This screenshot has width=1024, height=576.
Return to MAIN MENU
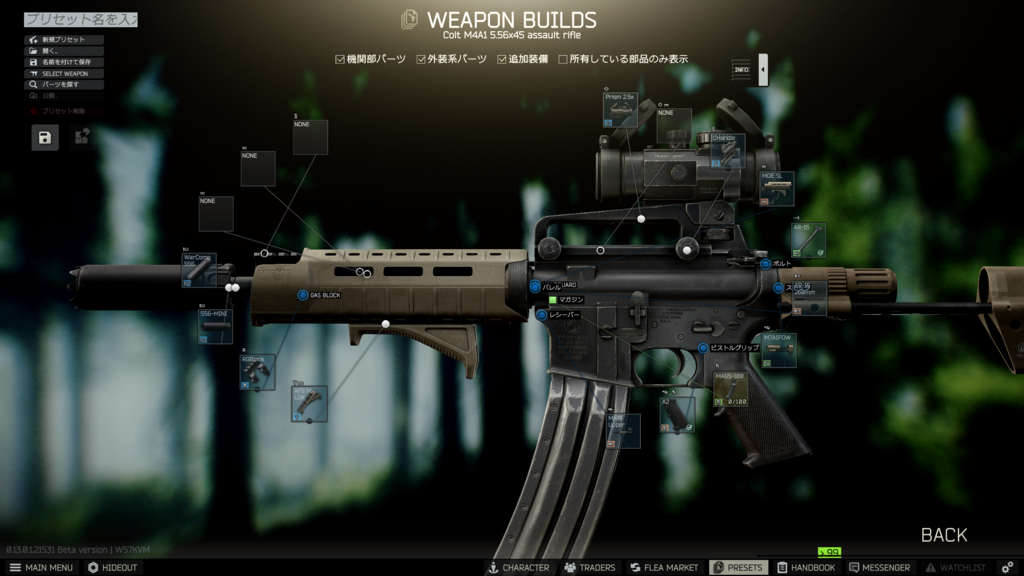tap(41, 567)
